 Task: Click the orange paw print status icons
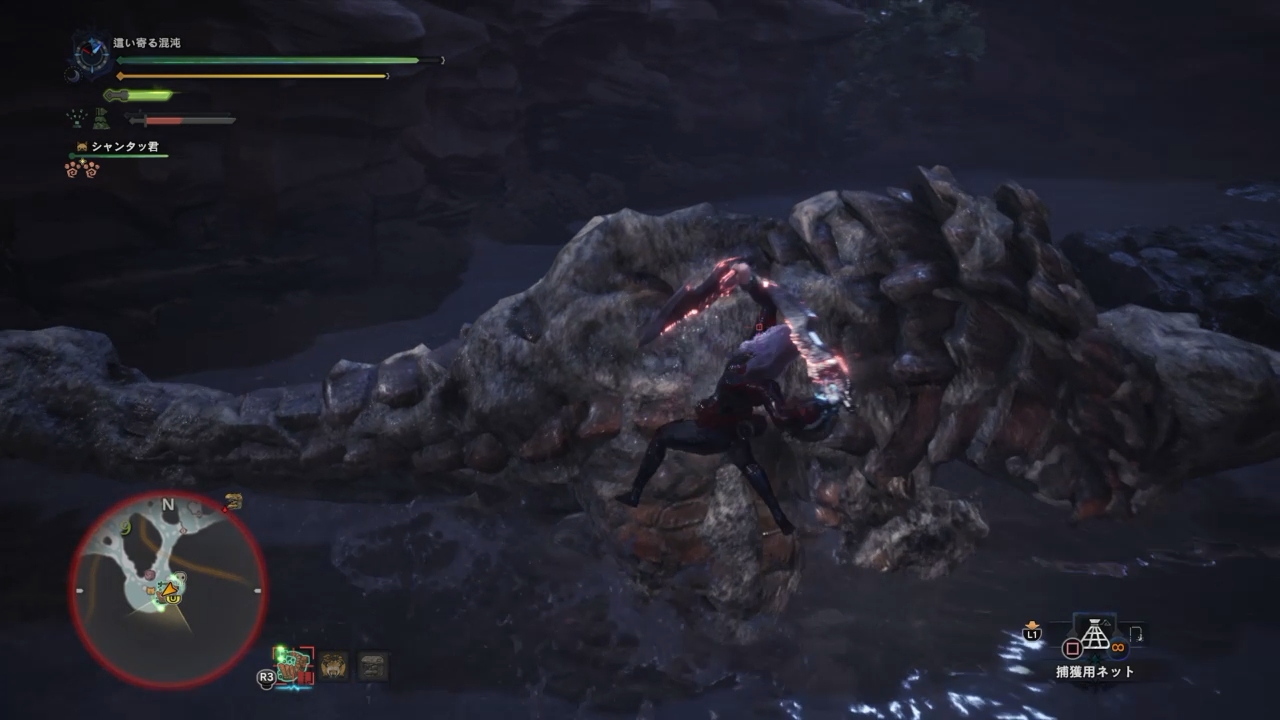click(x=82, y=168)
